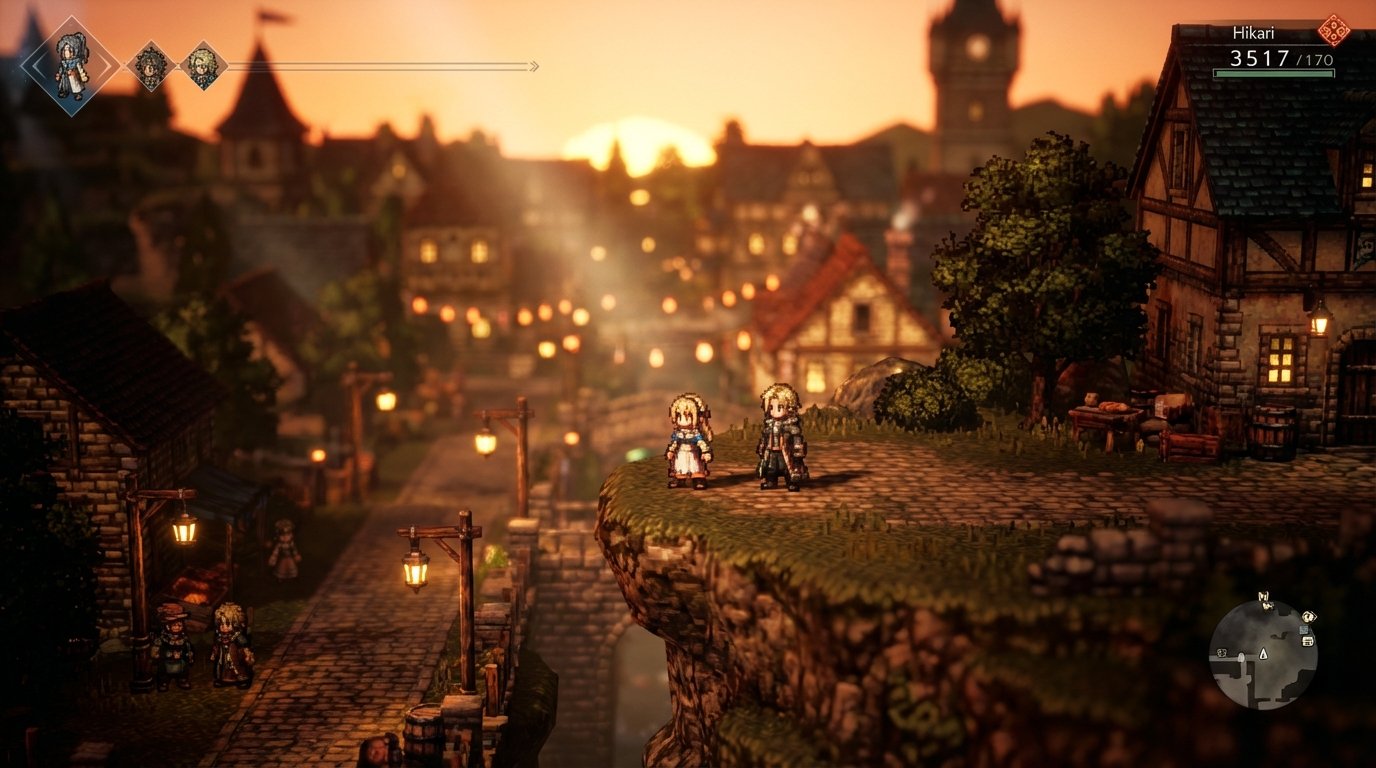Click the green progress bar under the gold count
The height and width of the screenshot is (768, 1376).
(x=1275, y=72)
